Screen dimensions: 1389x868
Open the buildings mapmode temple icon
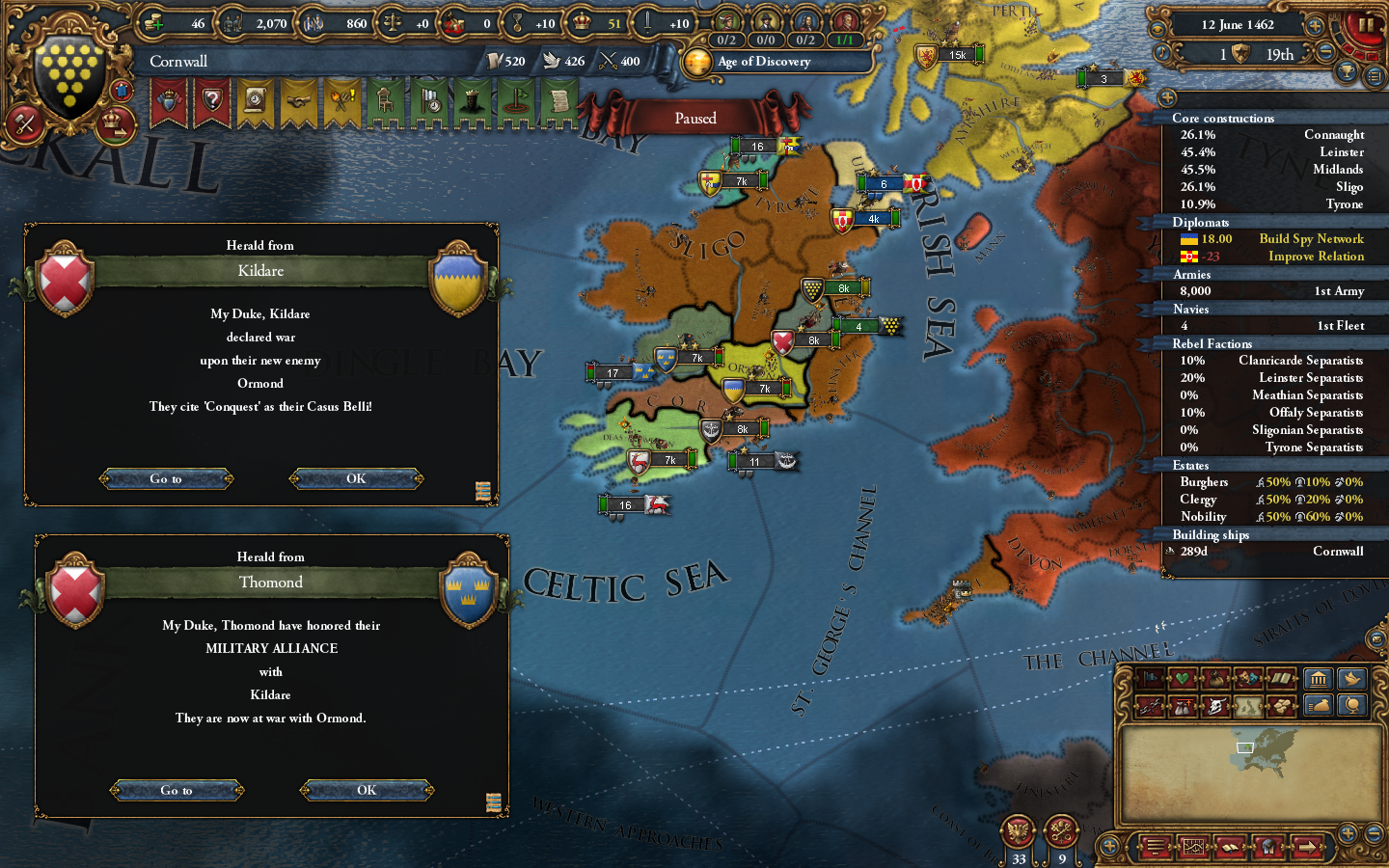click(x=1320, y=679)
